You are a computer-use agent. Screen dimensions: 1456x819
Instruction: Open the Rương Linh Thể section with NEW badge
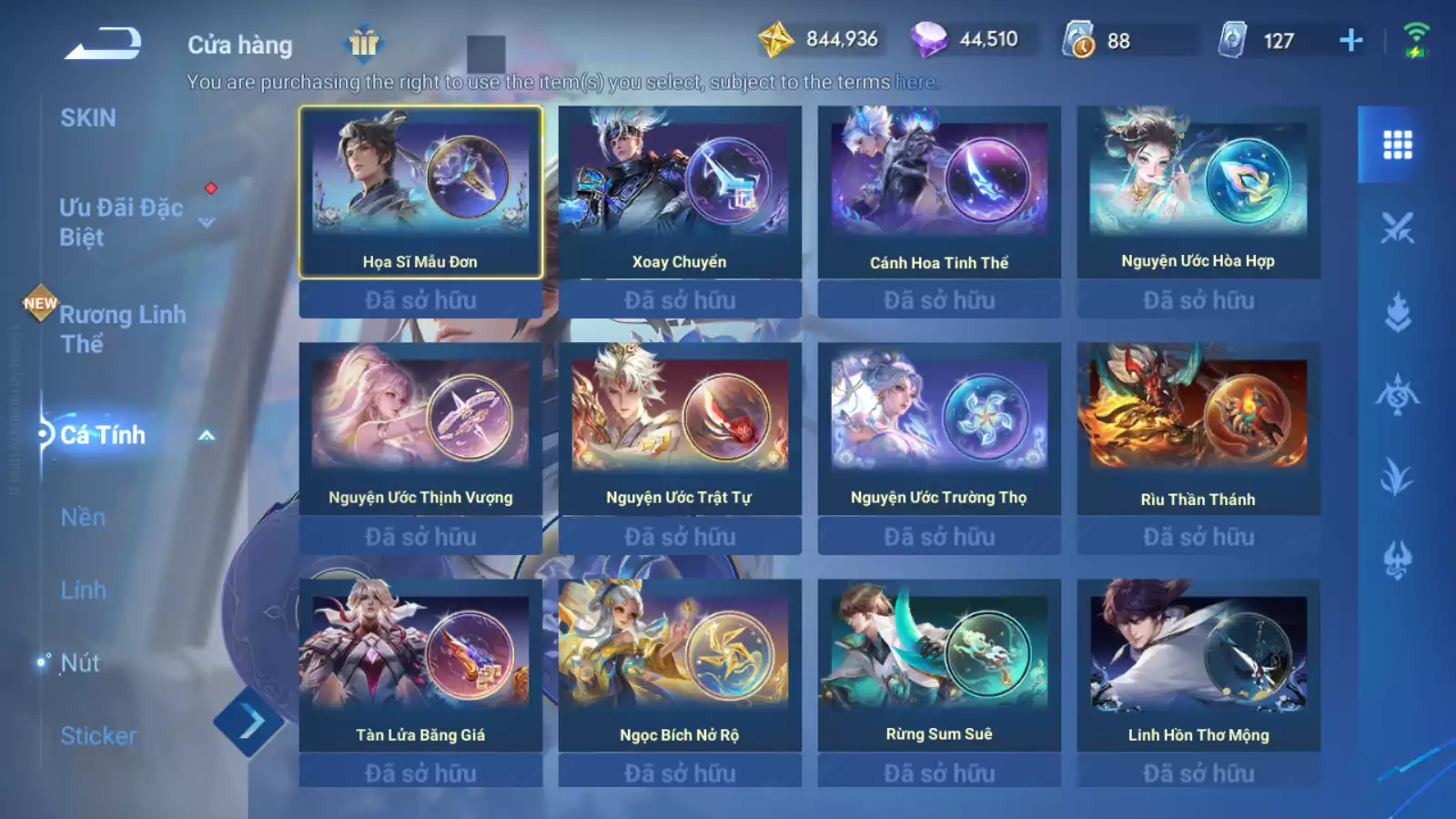(x=123, y=329)
